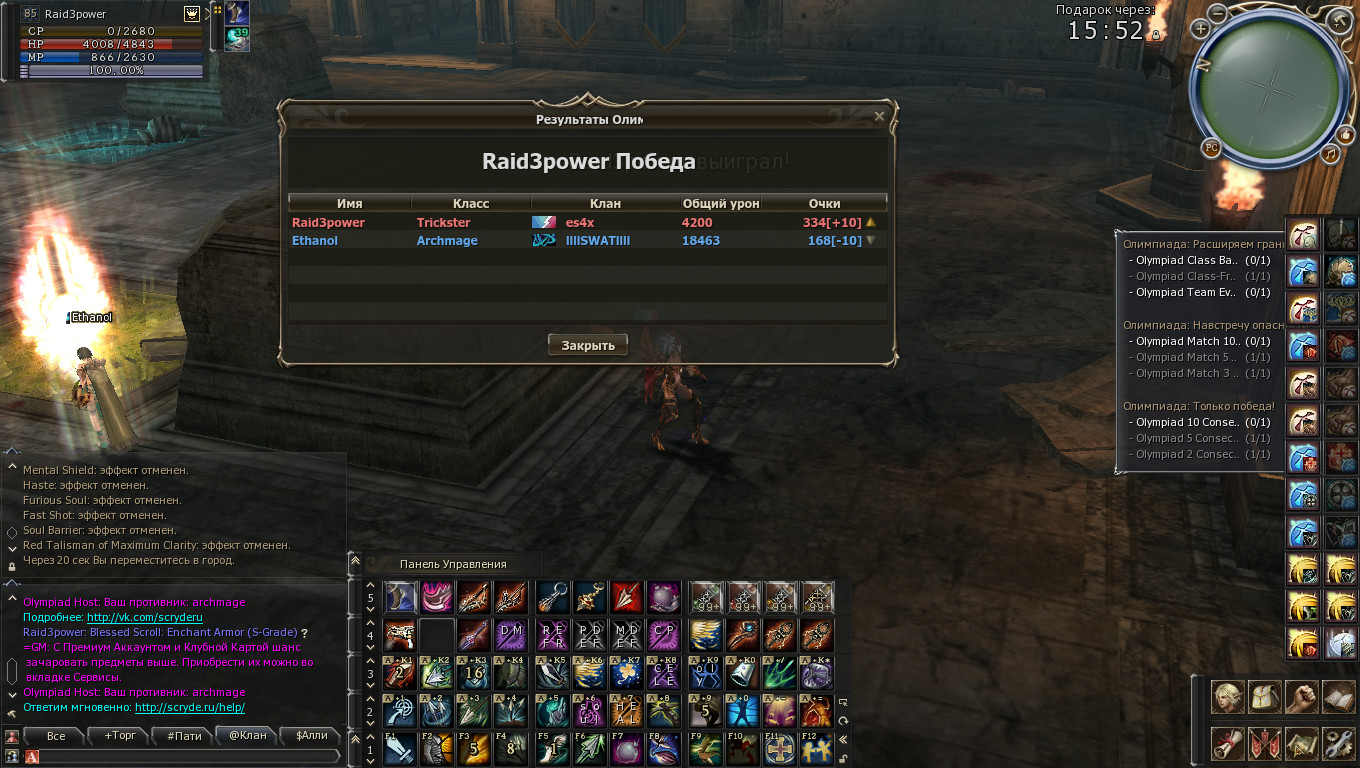Viewport: 1360px width, 768px height.
Task: Switch to the #Пати party chat tab
Action: [x=184, y=736]
